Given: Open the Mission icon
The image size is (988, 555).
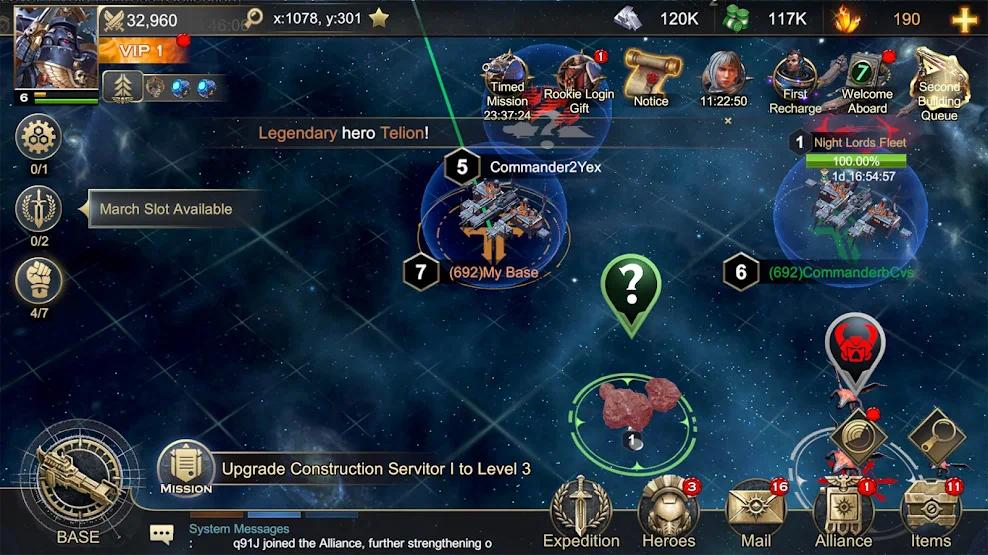Looking at the screenshot, I should pyautogui.click(x=186, y=468).
